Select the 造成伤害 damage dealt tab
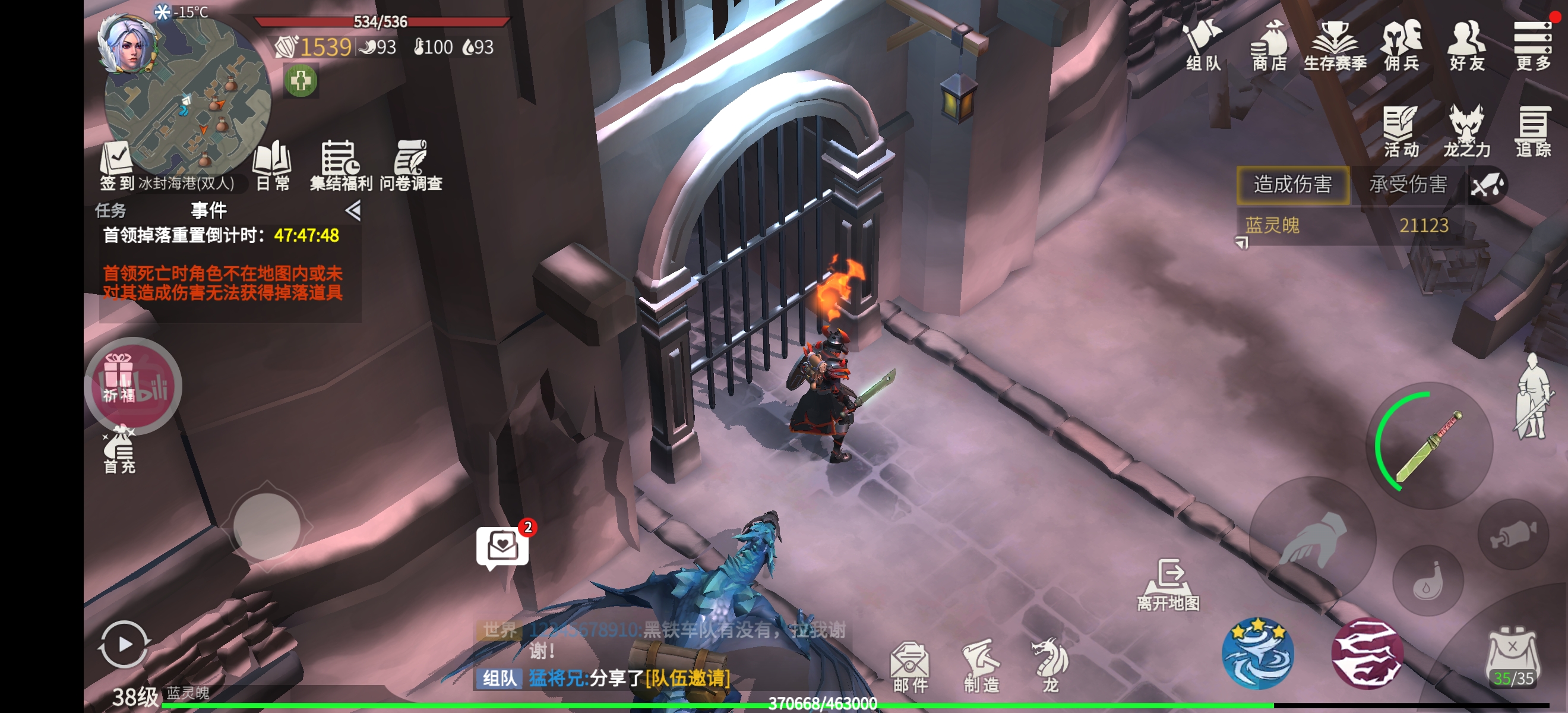Viewport: 1568px width, 713px height. click(1293, 185)
